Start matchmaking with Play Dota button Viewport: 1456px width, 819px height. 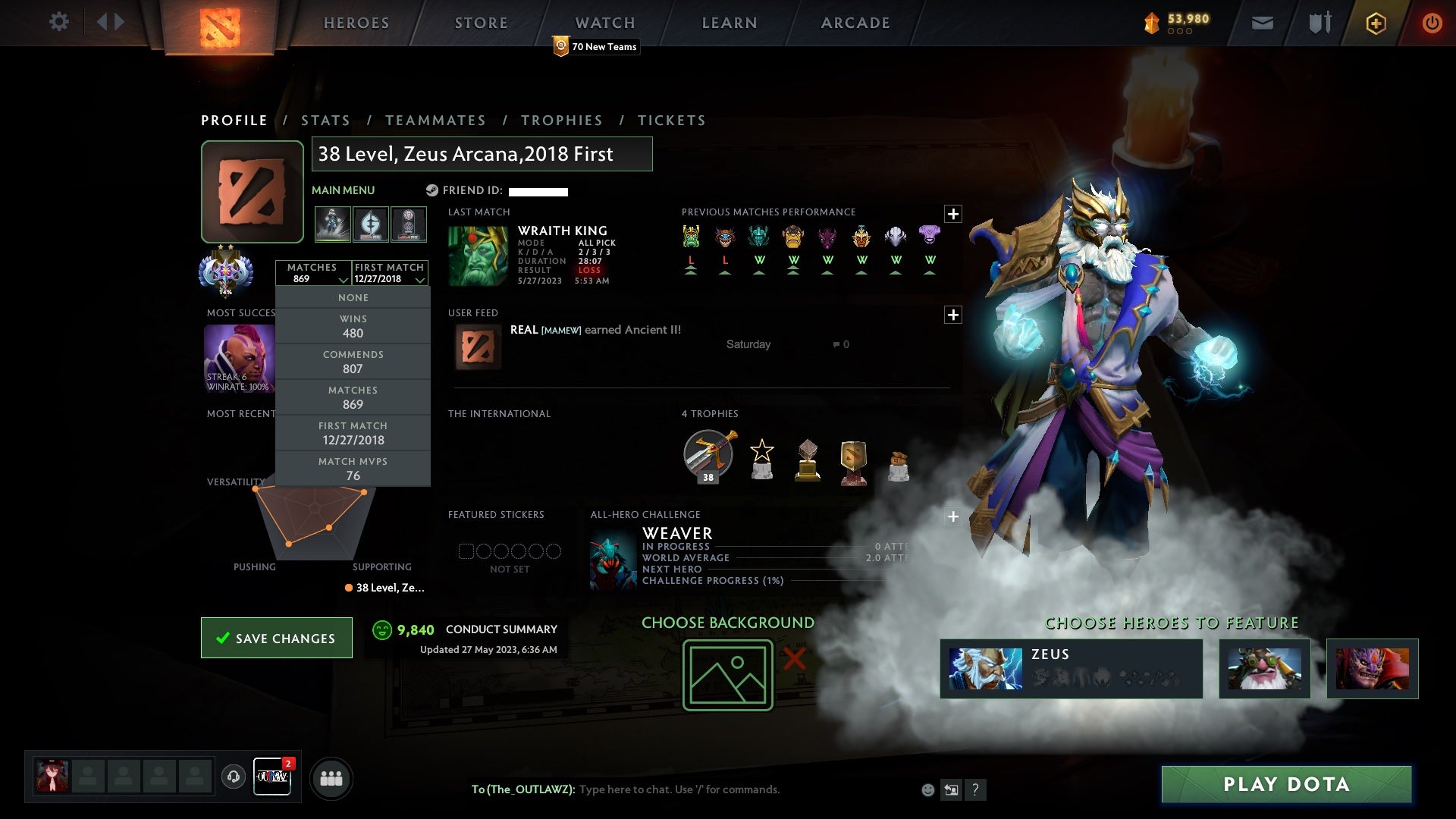[x=1286, y=784]
